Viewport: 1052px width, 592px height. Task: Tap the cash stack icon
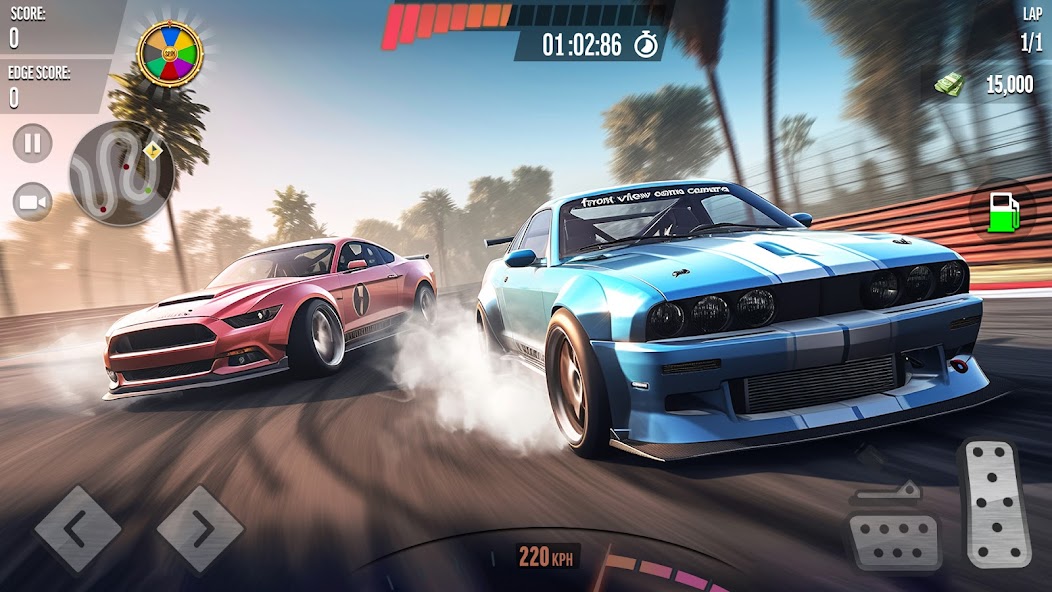[x=948, y=85]
